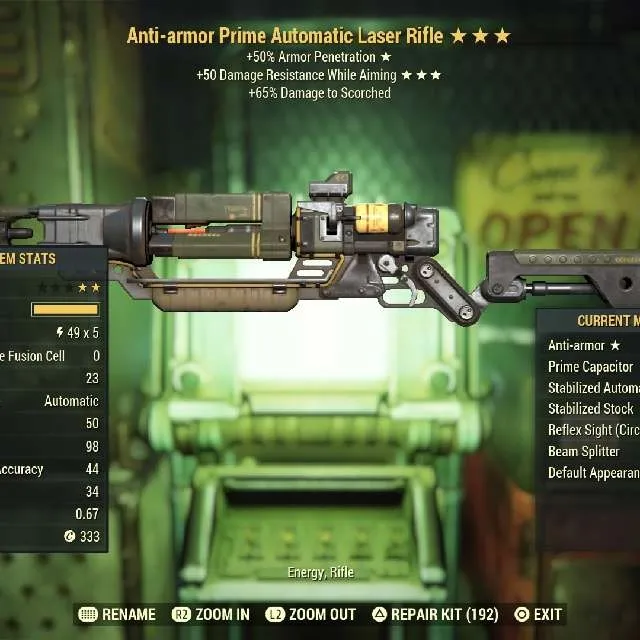The height and width of the screenshot is (640, 640).
Task: Choose the Prime Capacitor mod row
Action: [x=591, y=367]
